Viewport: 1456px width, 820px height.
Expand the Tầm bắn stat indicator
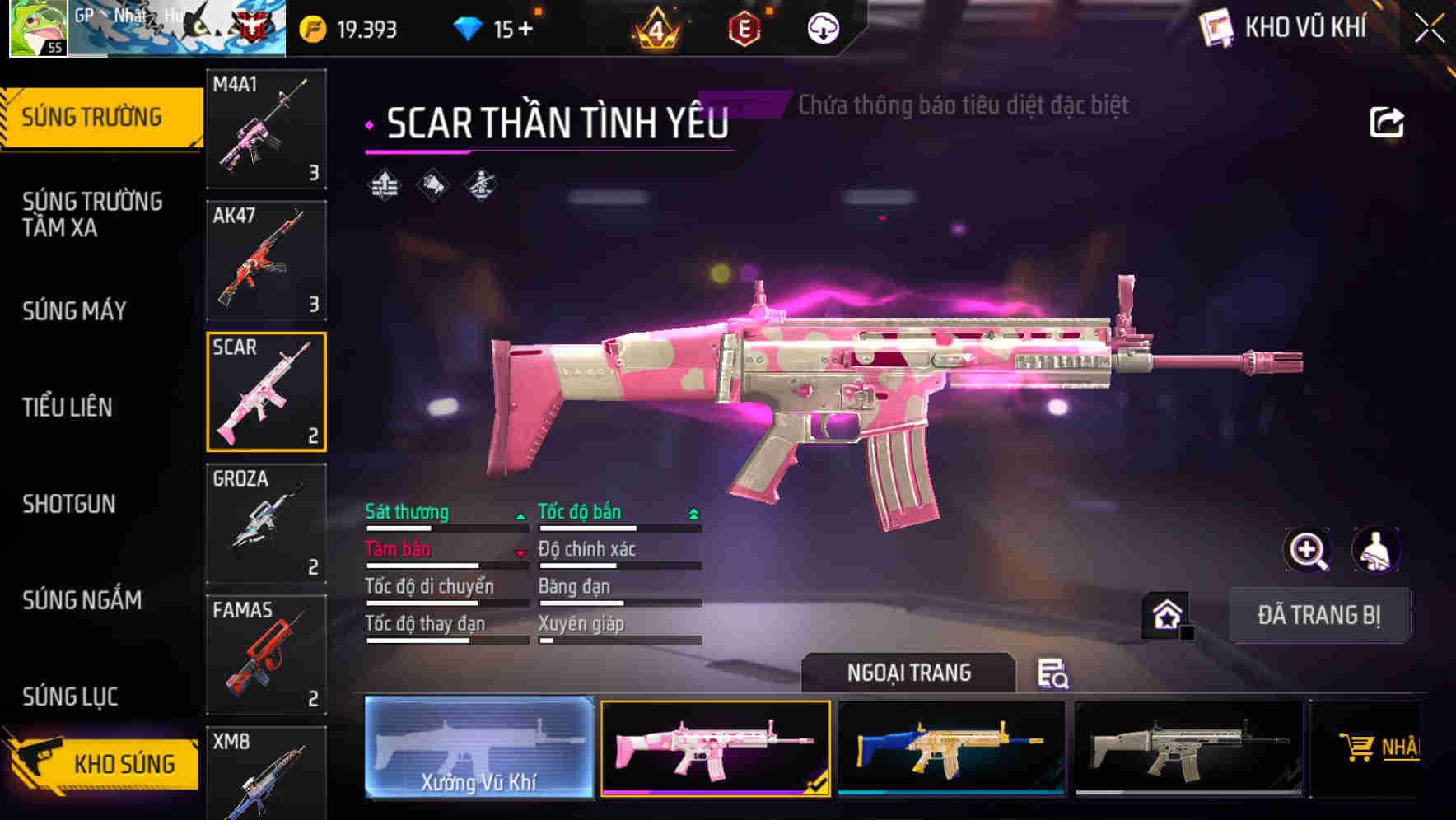click(x=520, y=552)
